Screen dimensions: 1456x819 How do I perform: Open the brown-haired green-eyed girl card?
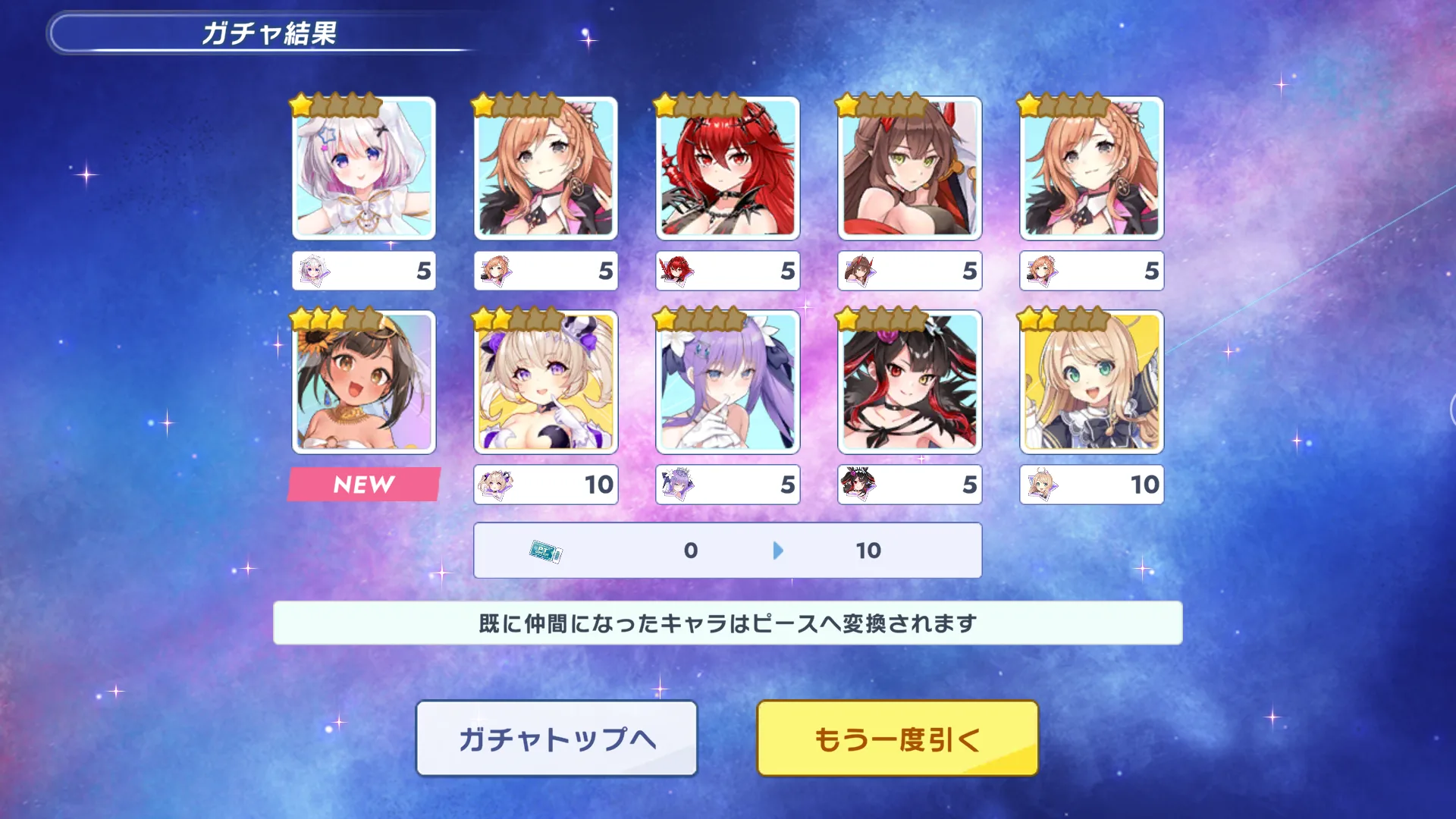coord(909,168)
